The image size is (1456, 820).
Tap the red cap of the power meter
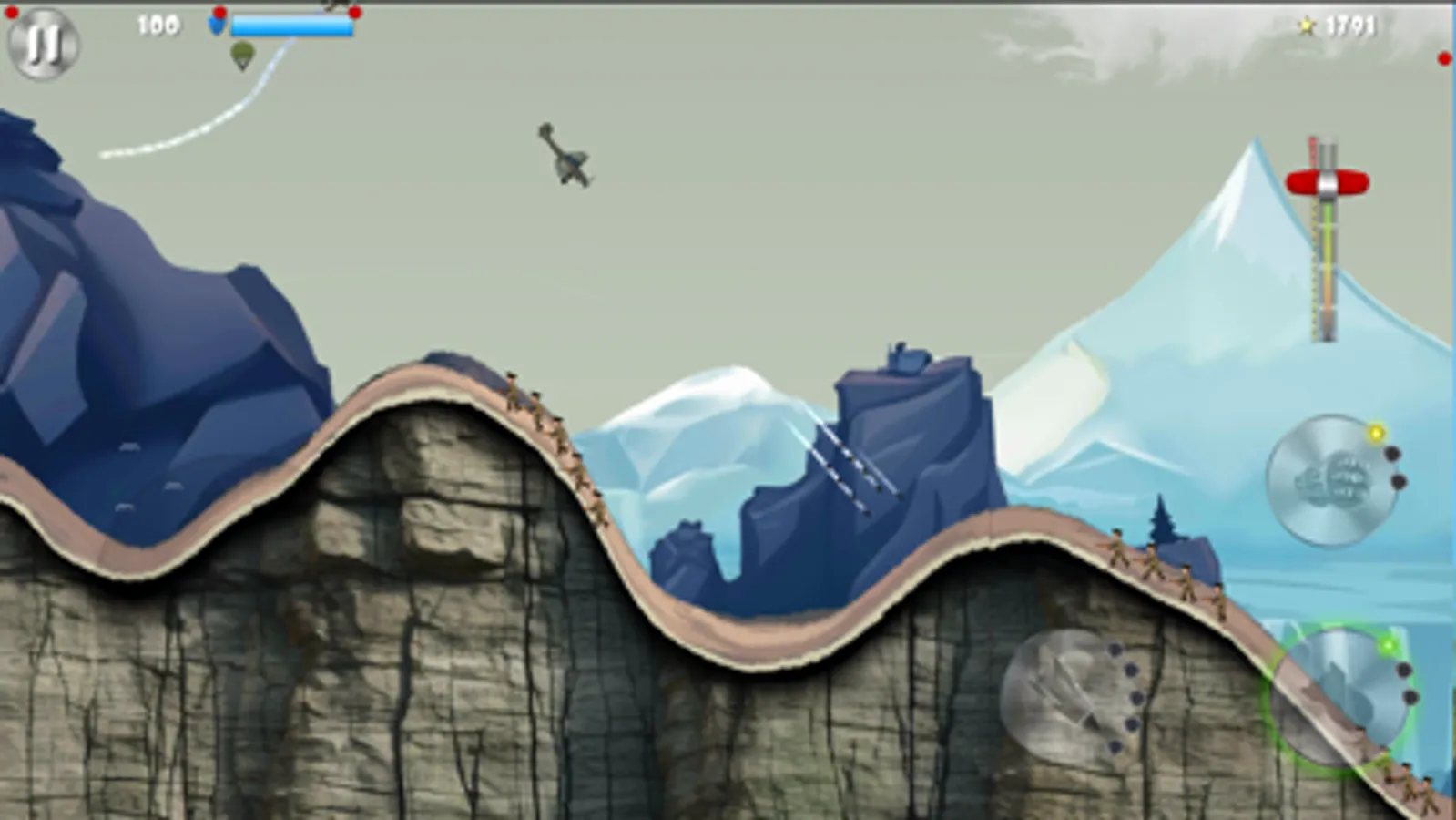pyautogui.click(x=1326, y=180)
